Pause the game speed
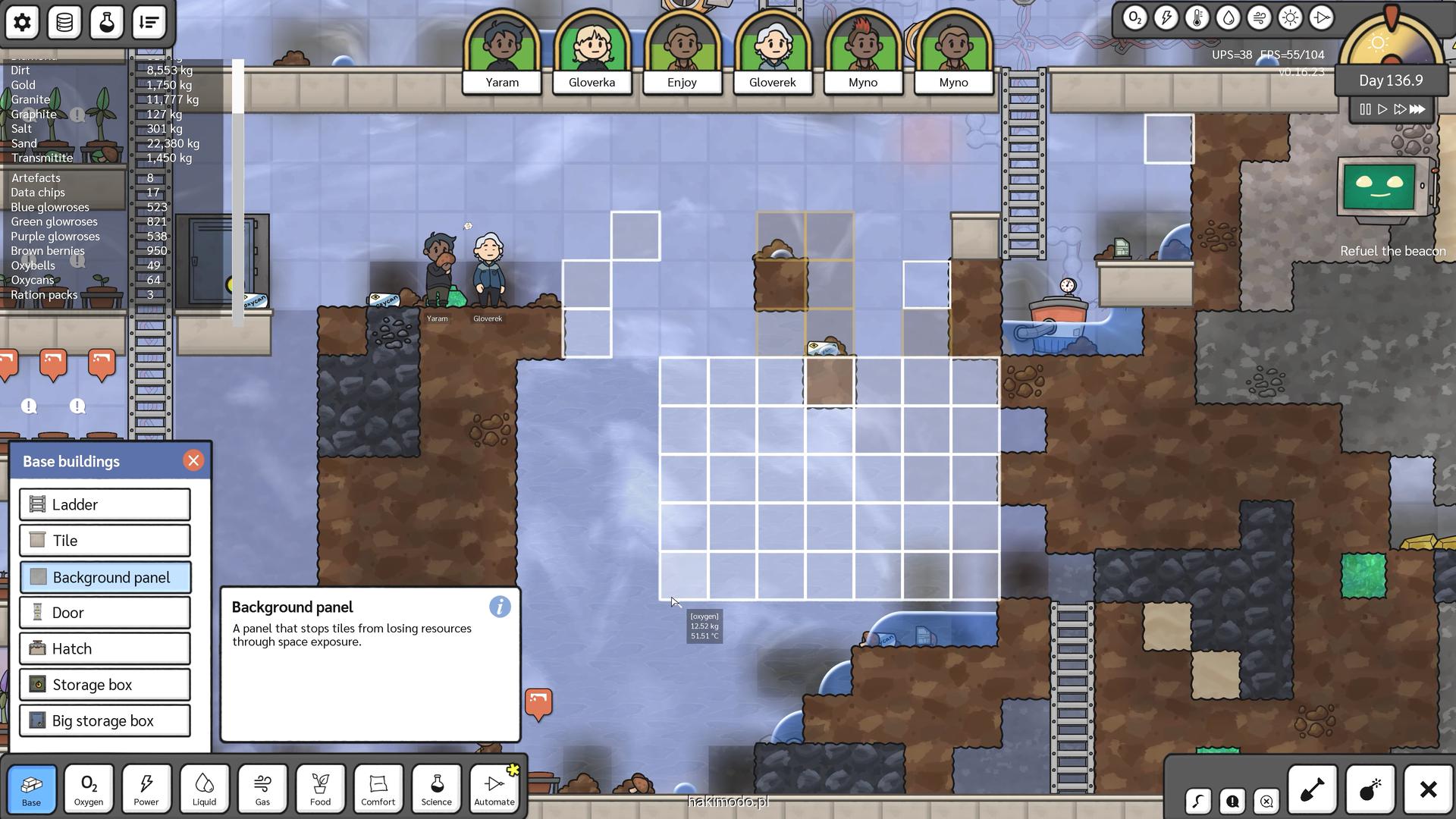1456x819 pixels. (x=1365, y=109)
